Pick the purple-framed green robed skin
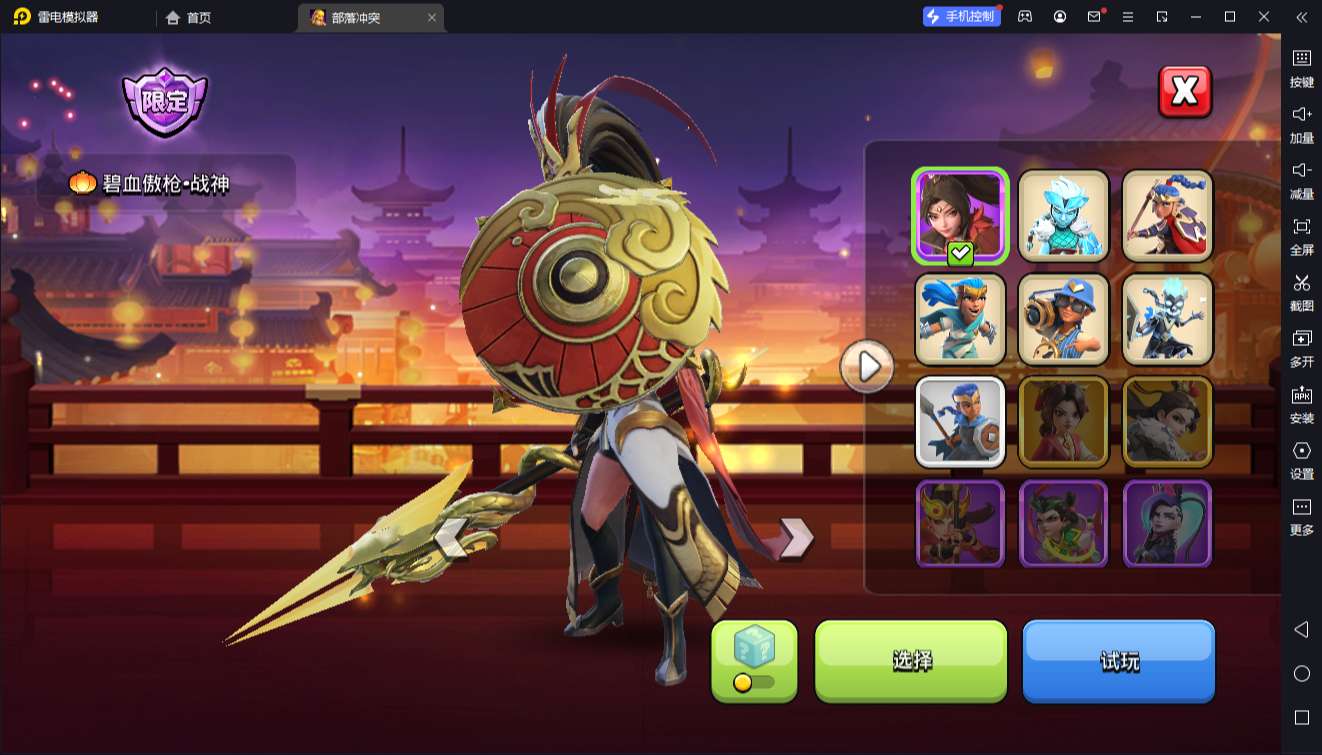This screenshot has height=755, width=1322. point(1064,524)
